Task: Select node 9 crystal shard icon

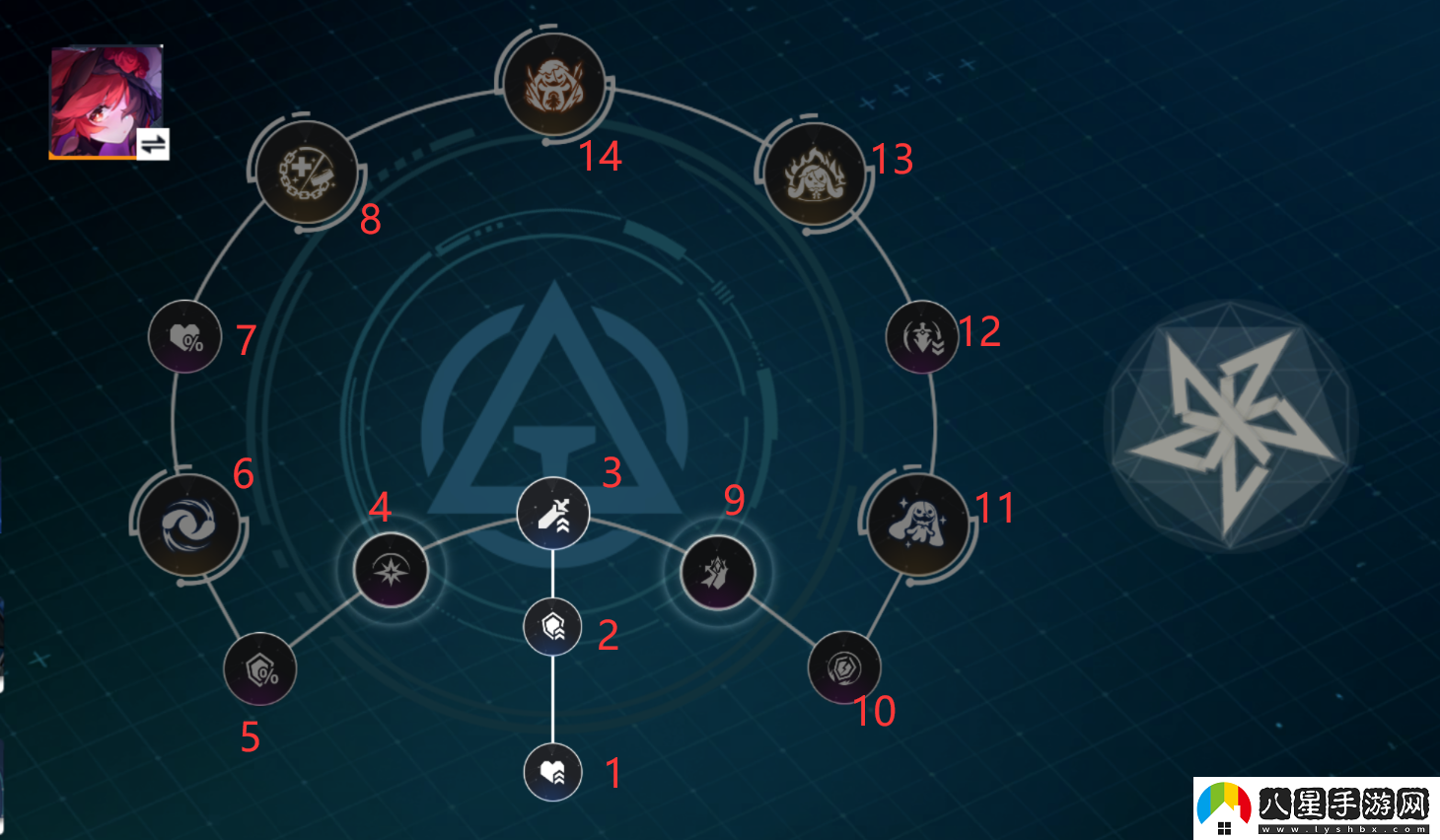Action: 717,572
